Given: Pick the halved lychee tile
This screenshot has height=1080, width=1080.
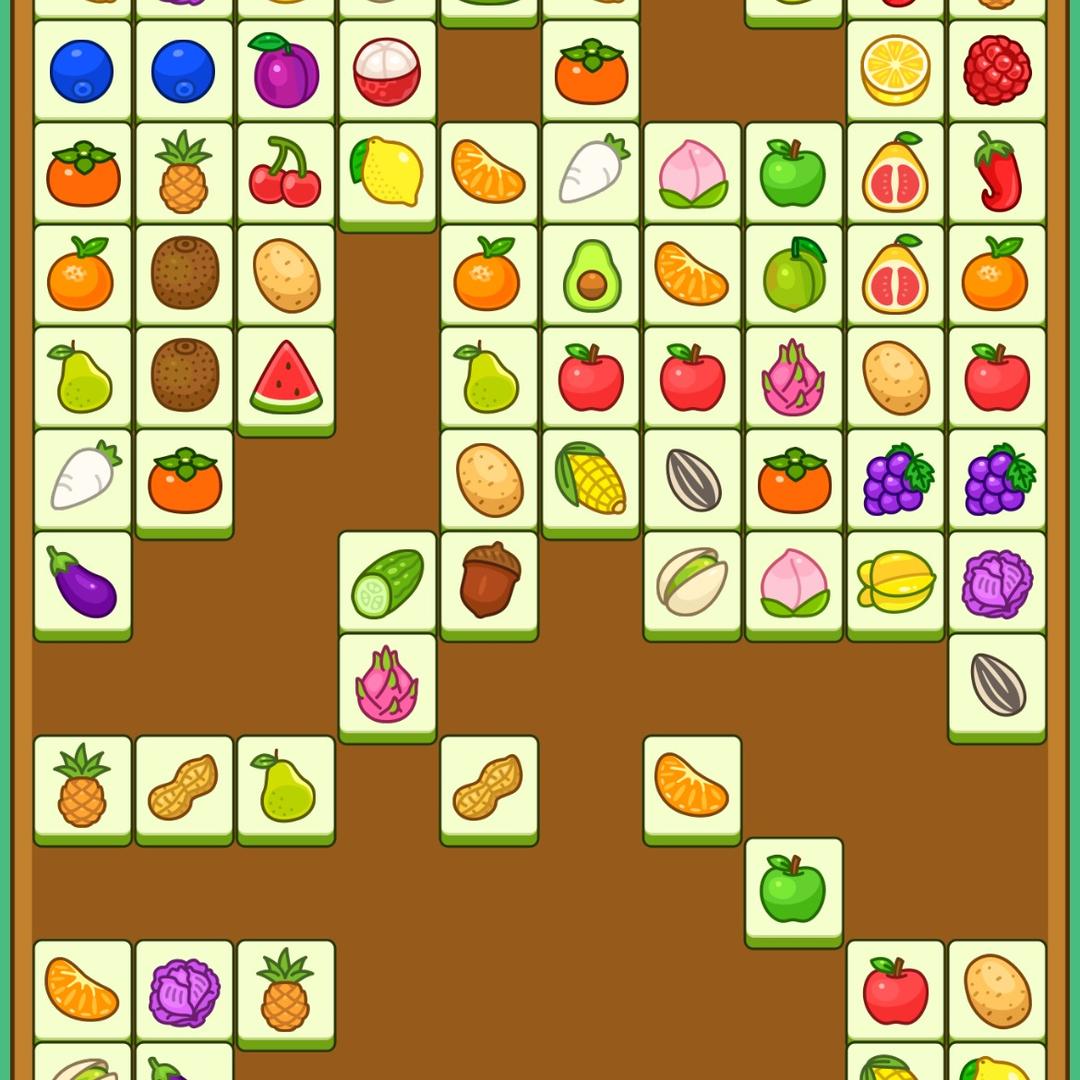Looking at the screenshot, I should pyautogui.click(x=387, y=71).
